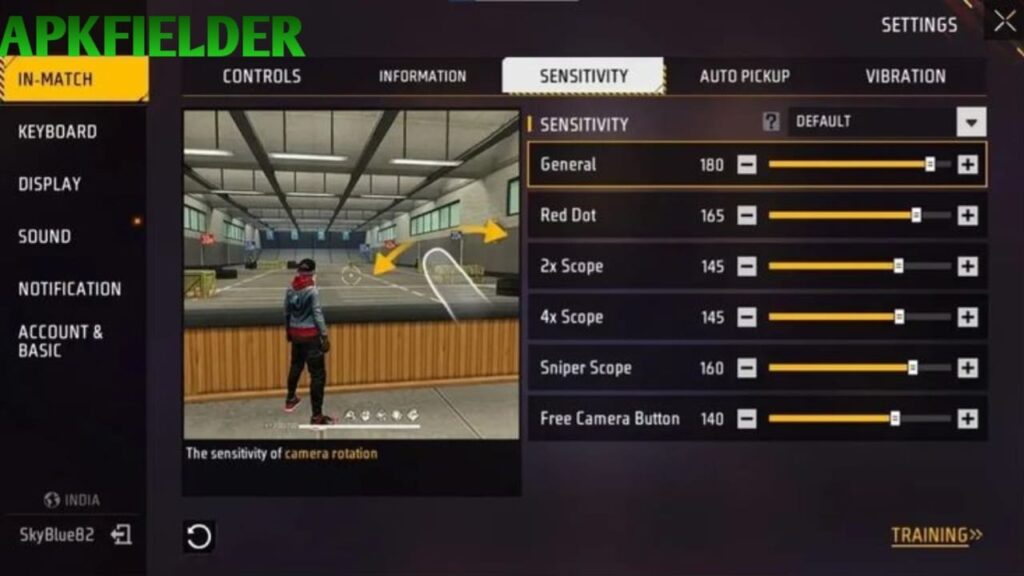Click the 2x Scope sensitivity slider
Viewport: 1024px width, 576px height.
pos(859,266)
